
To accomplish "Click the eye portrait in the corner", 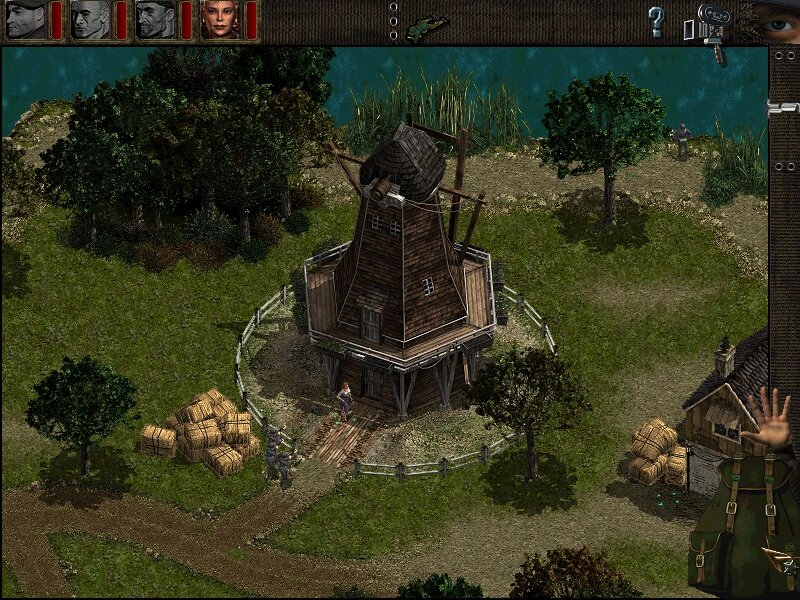I will tap(774, 18).
